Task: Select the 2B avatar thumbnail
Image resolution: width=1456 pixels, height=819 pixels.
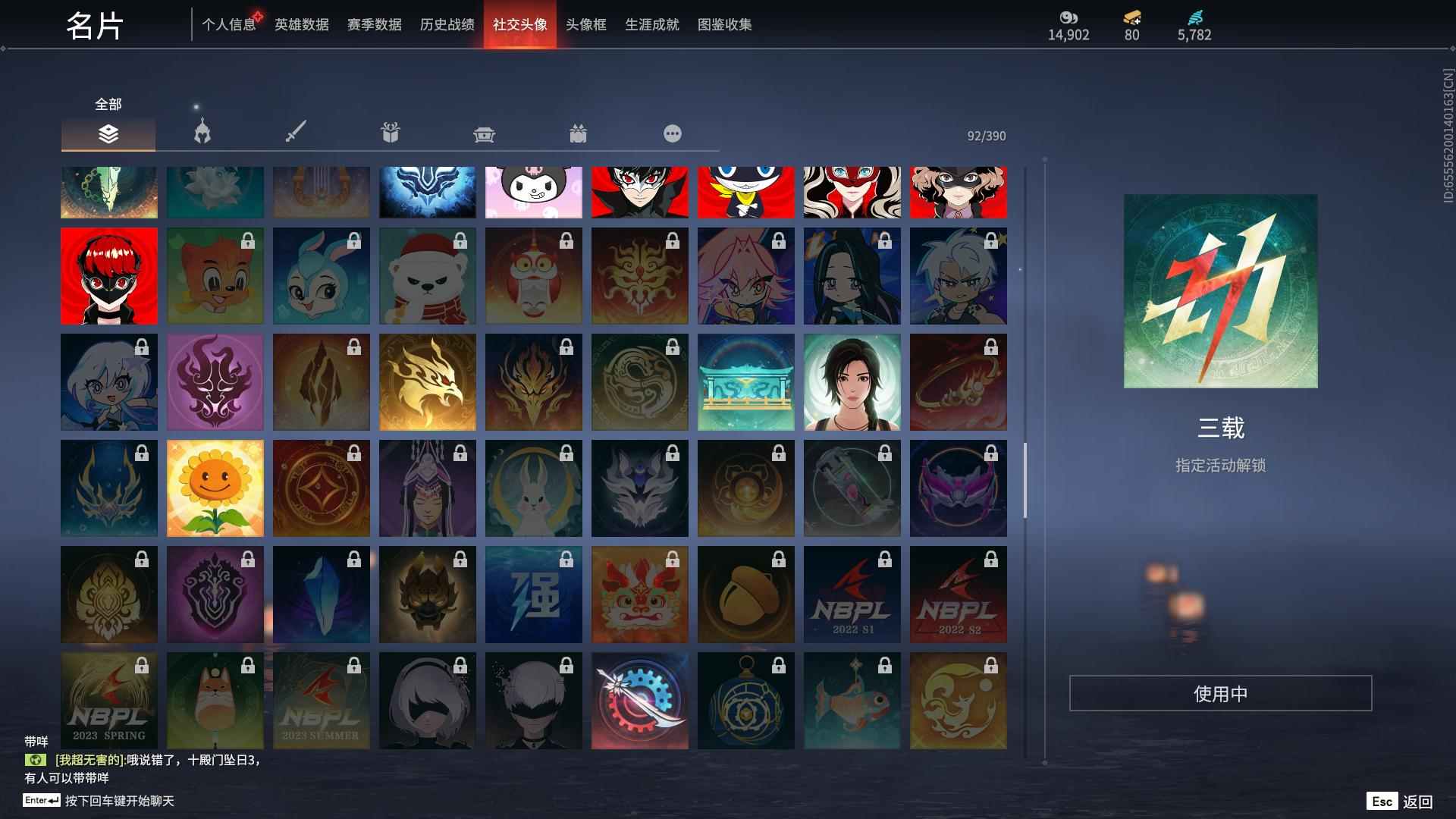Action: [x=427, y=700]
